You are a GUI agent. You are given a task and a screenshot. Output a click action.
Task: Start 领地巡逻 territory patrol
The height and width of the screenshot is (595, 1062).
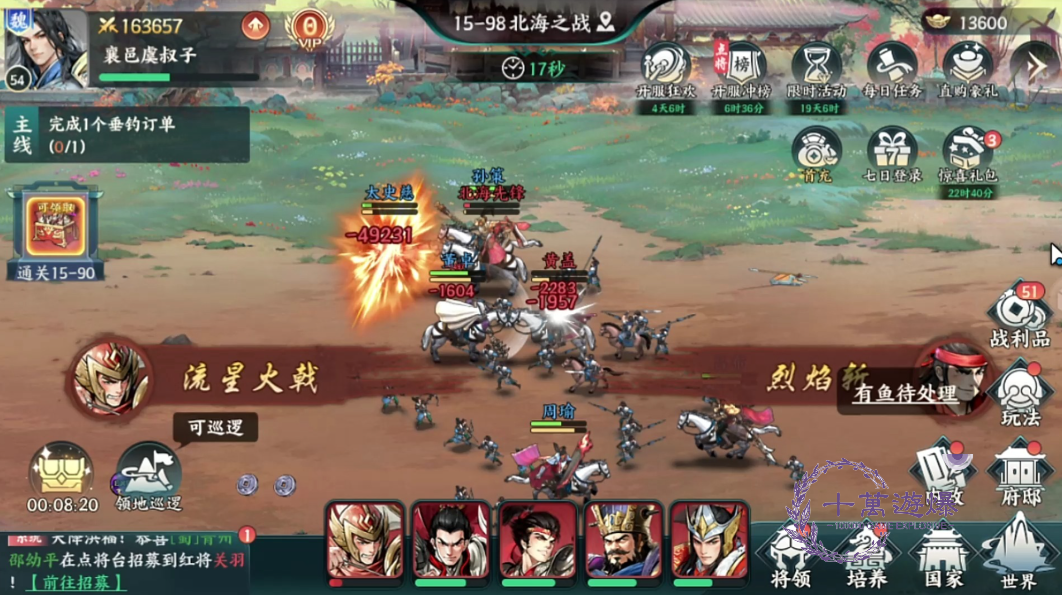[x=148, y=475]
